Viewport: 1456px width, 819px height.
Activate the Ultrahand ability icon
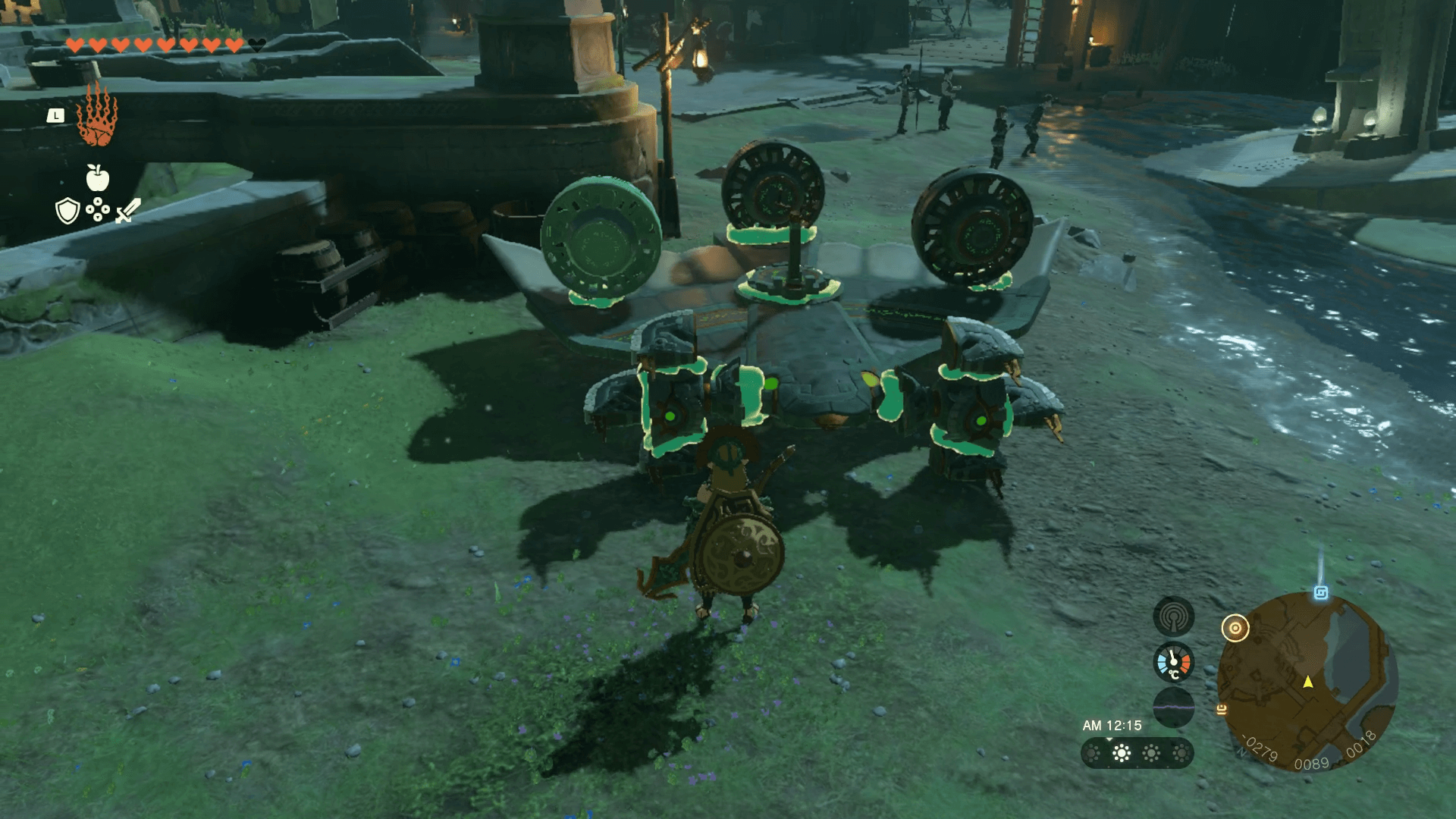coord(97,116)
